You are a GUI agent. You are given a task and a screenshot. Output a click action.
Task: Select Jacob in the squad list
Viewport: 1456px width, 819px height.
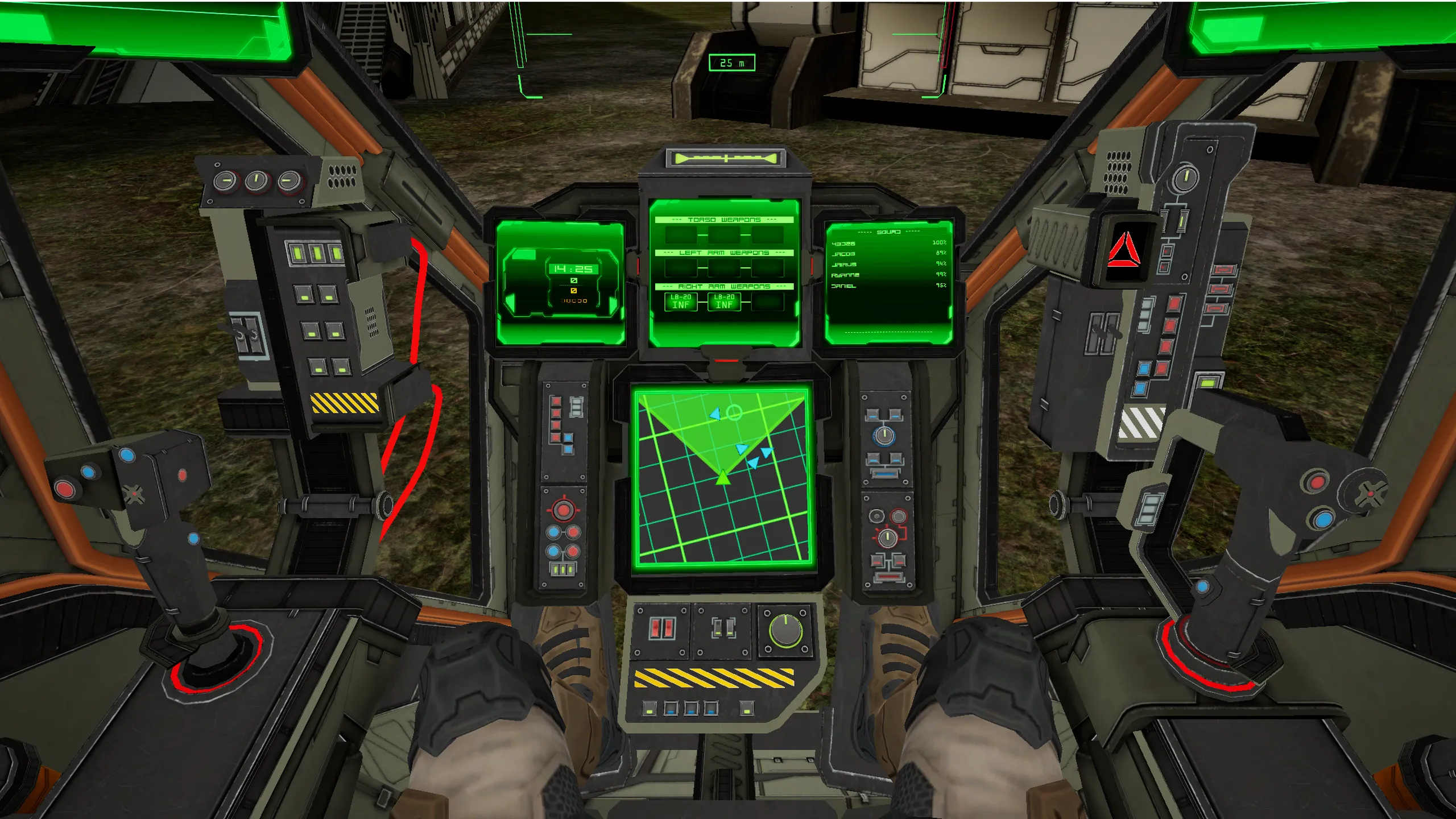843,254
